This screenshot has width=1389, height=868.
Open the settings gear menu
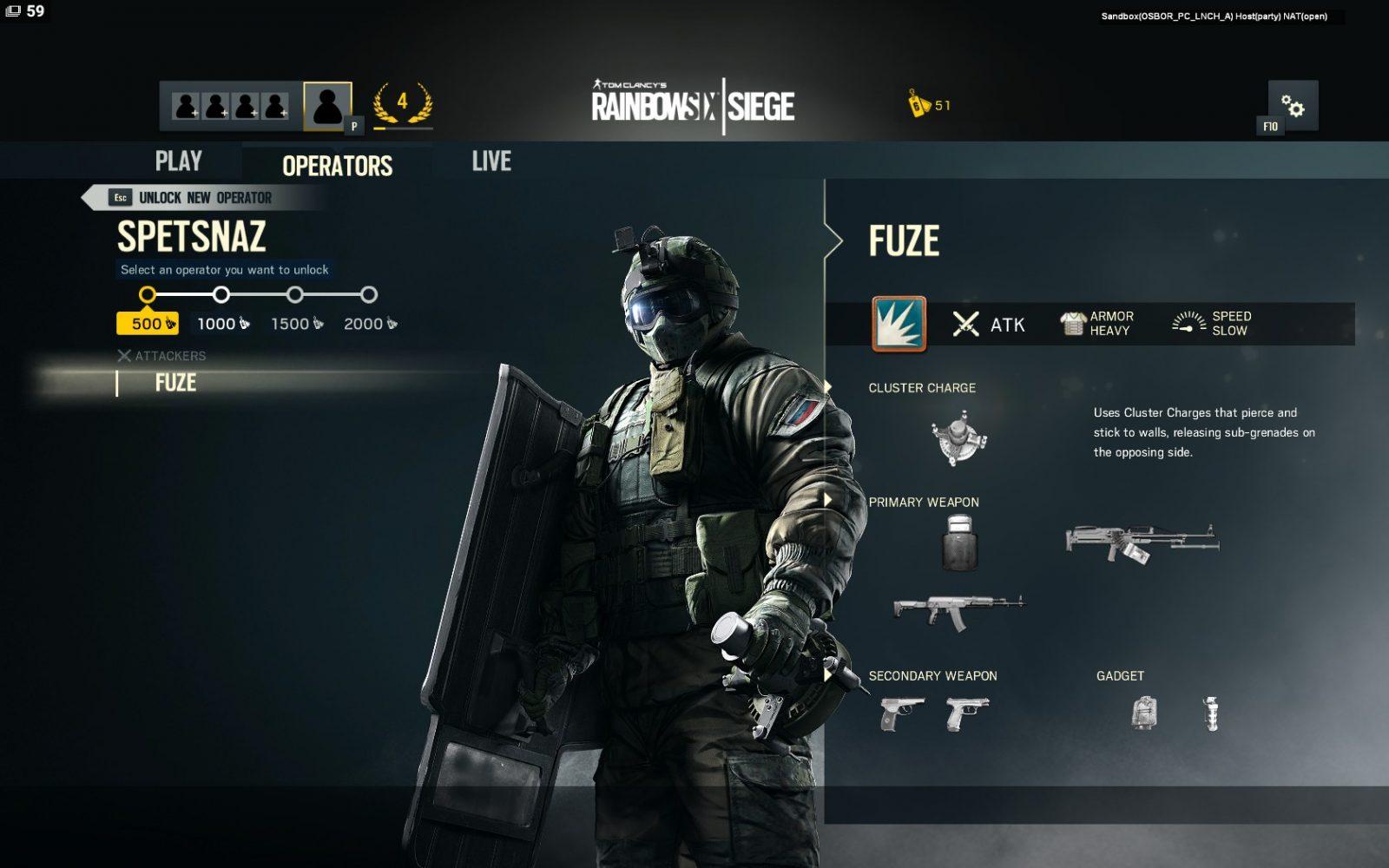(x=1293, y=106)
